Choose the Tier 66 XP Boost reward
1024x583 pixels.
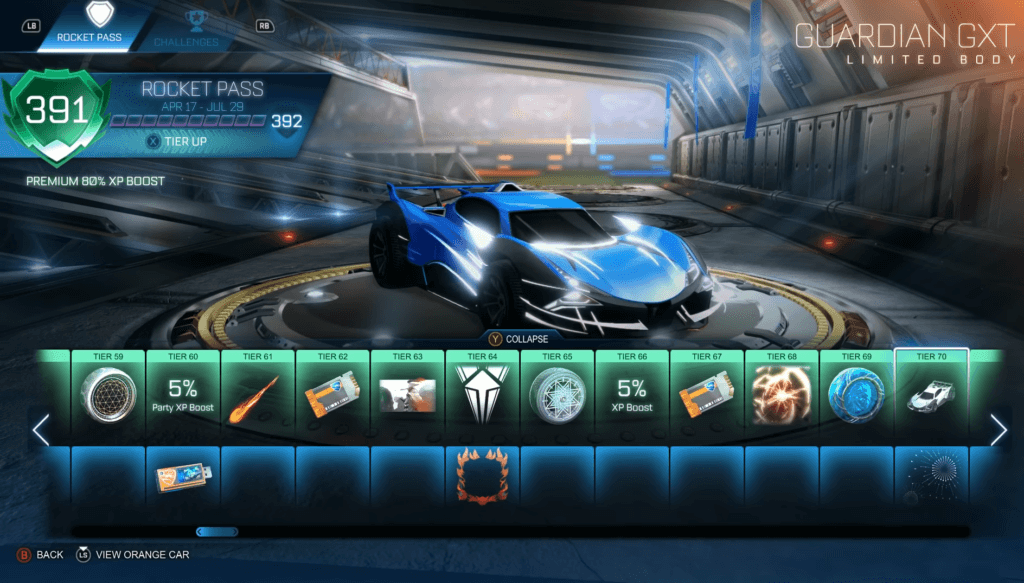[x=632, y=395]
